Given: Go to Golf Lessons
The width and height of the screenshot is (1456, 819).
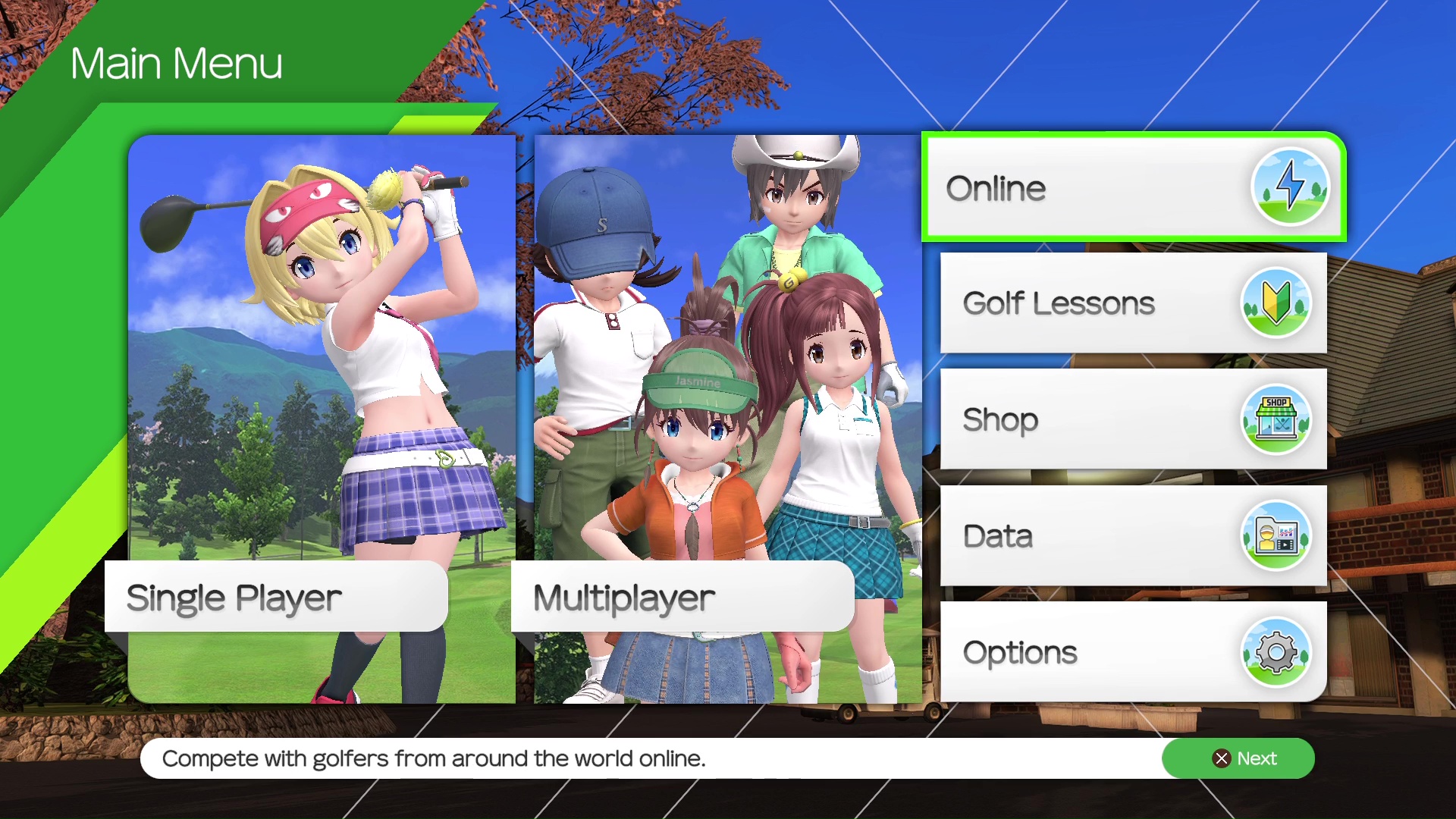Looking at the screenshot, I should point(1133,303).
